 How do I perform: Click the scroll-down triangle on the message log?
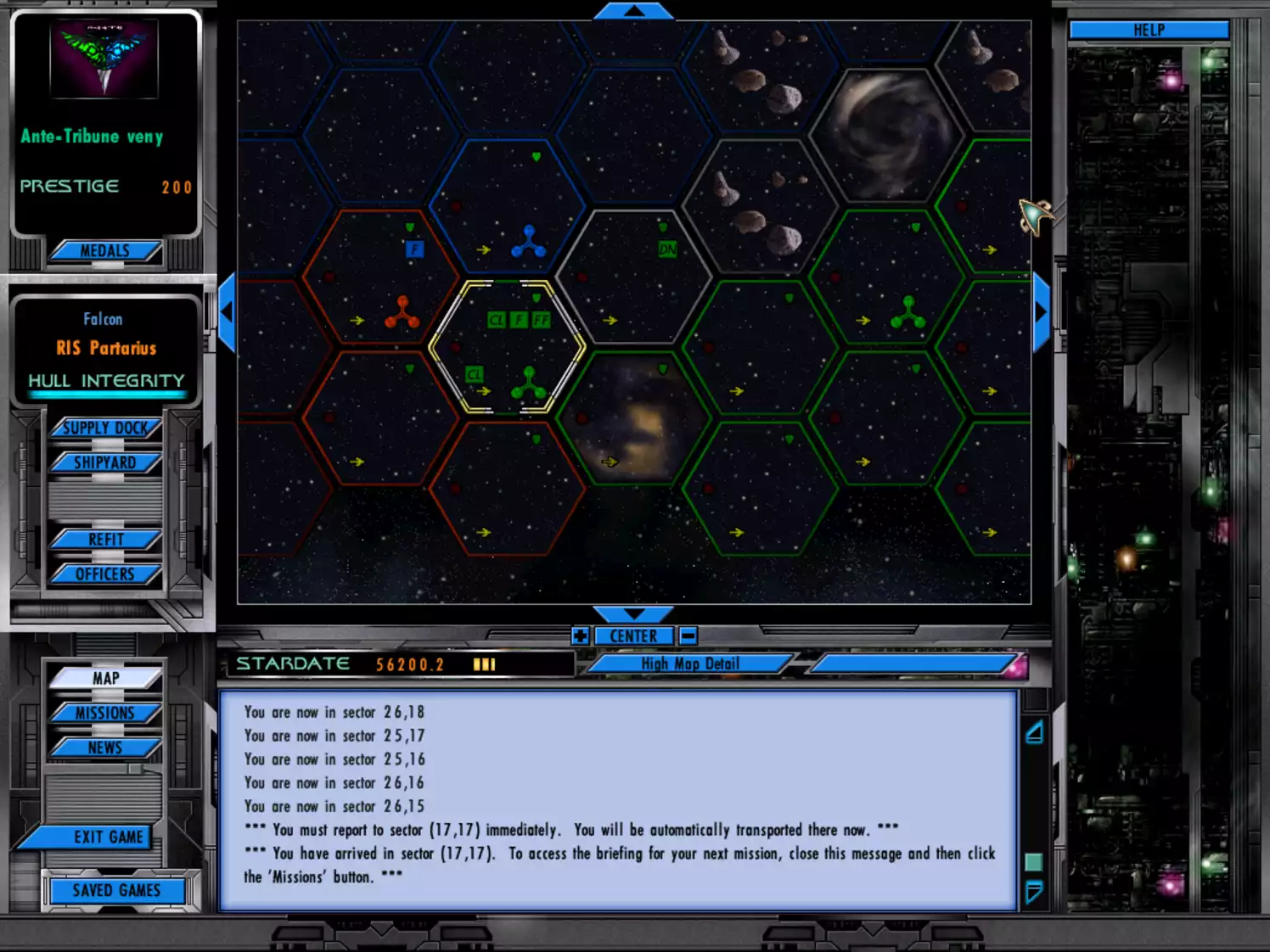coord(1033,892)
